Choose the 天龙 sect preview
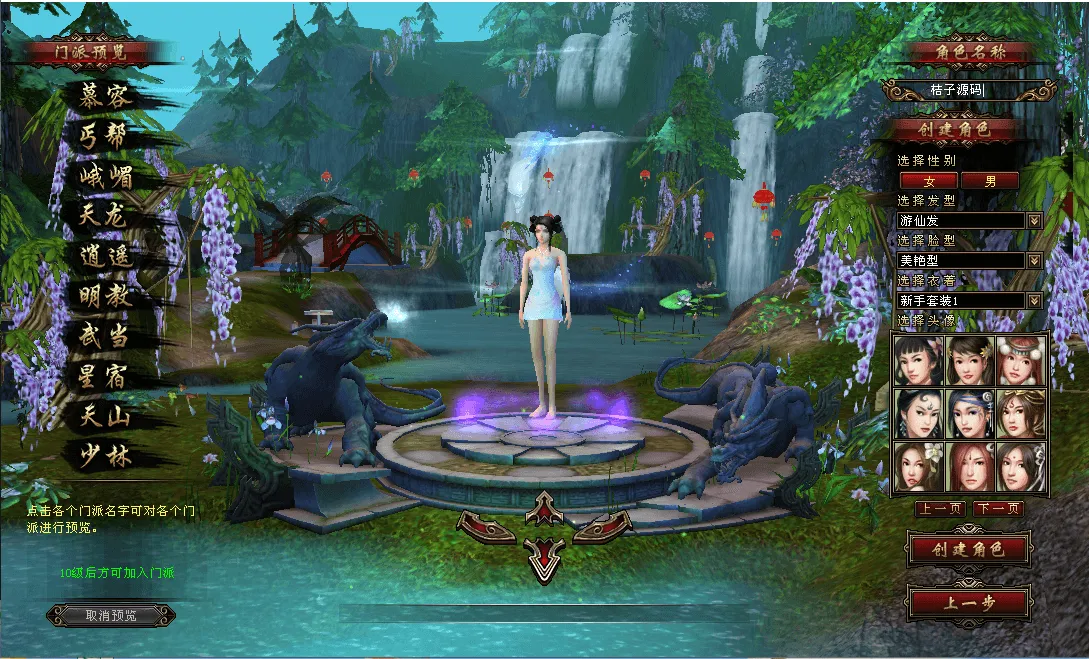The height and width of the screenshot is (659, 1089). point(106,215)
